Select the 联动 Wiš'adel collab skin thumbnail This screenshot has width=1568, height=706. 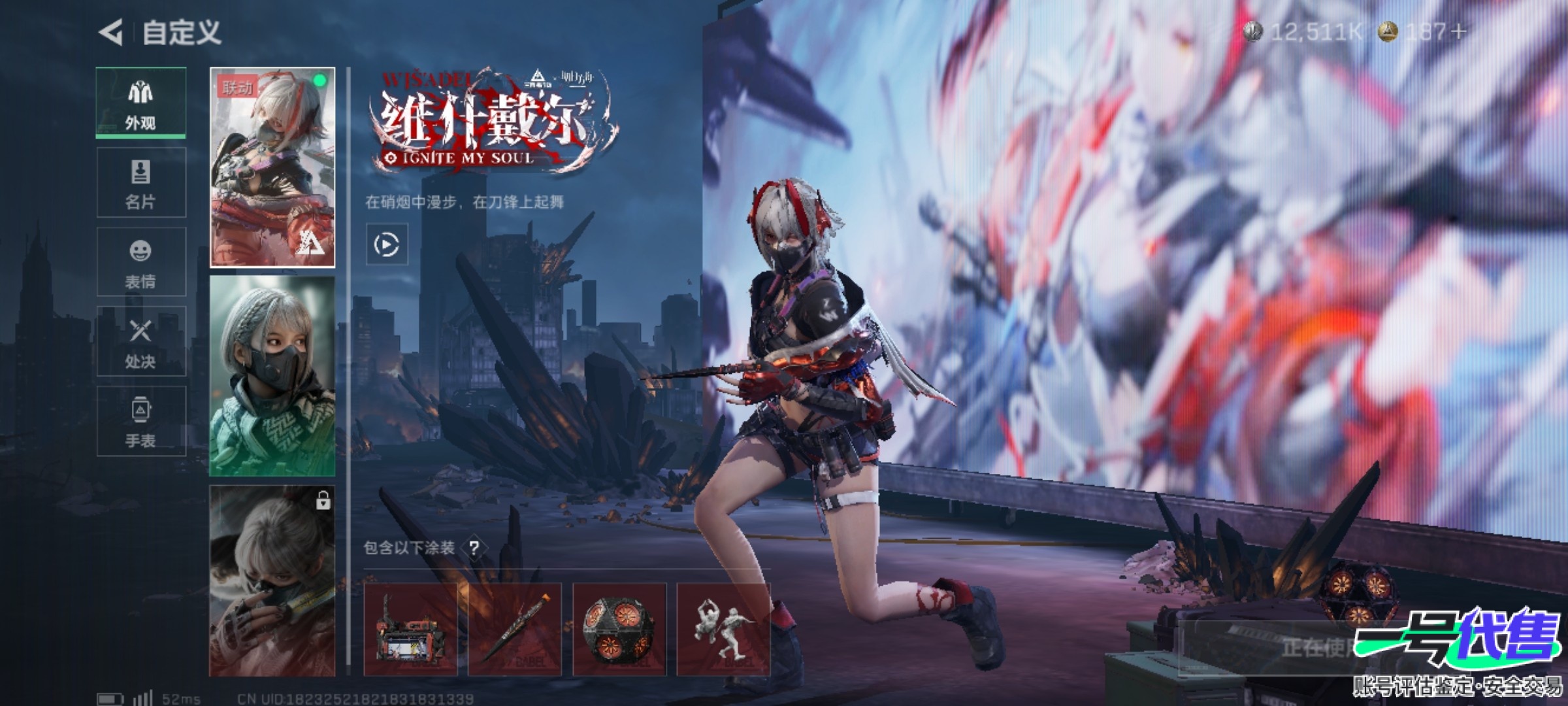click(272, 167)
